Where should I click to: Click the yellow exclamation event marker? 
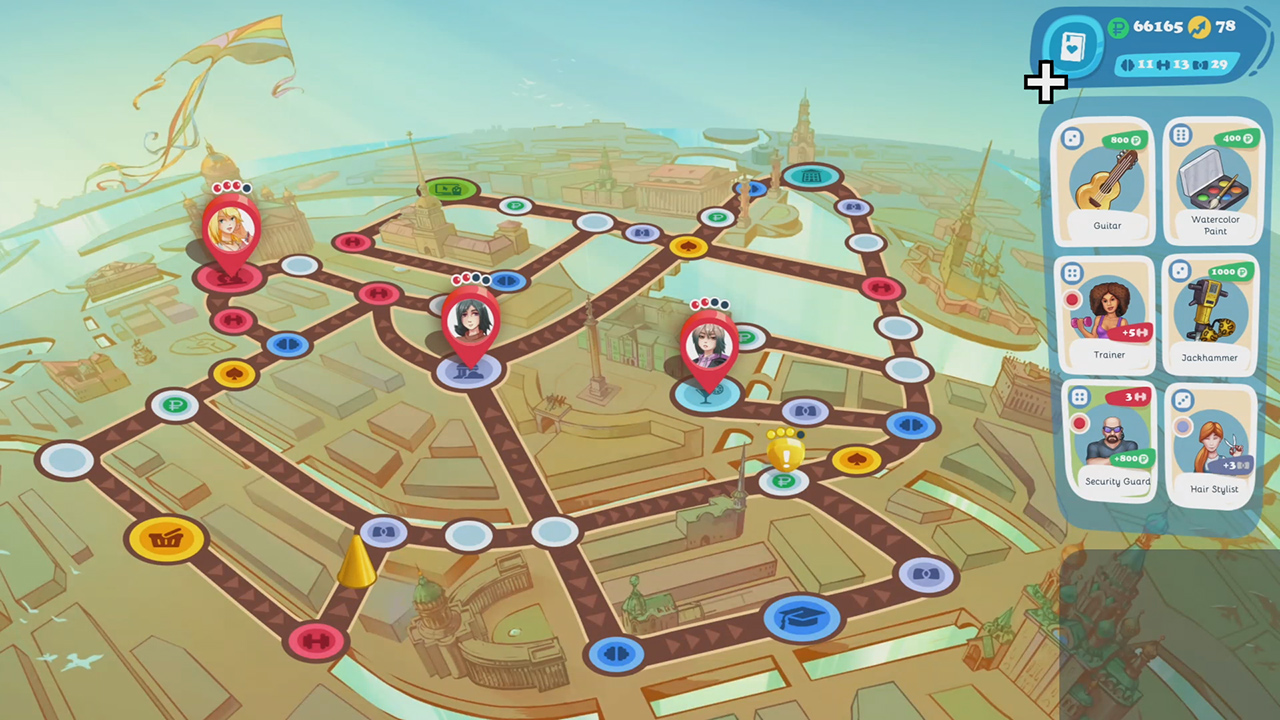[786, 455]
